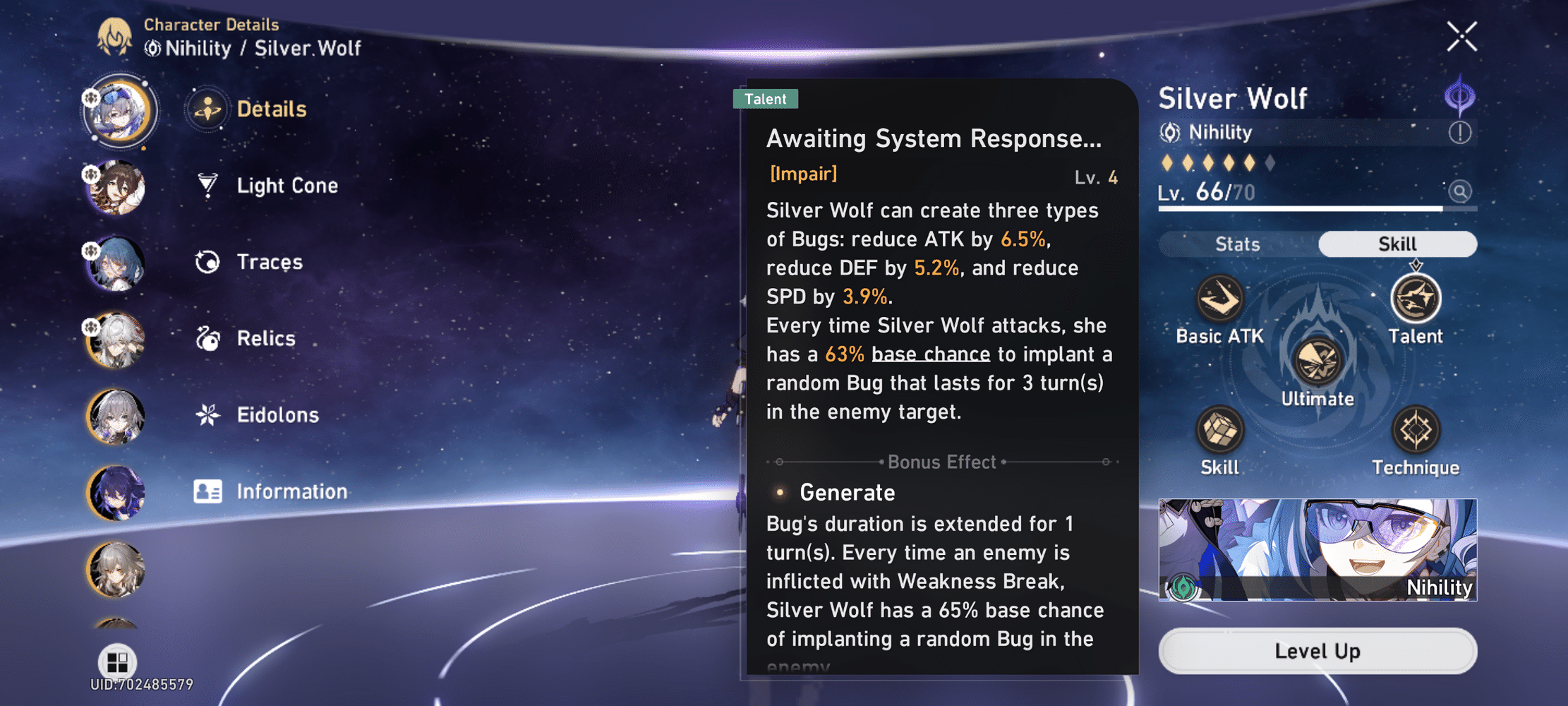Viewport: 1568px width, 706px height.
Task: Click the alert icon beside Nihility
Action: pyautogui.click(x=1462, y=132)
